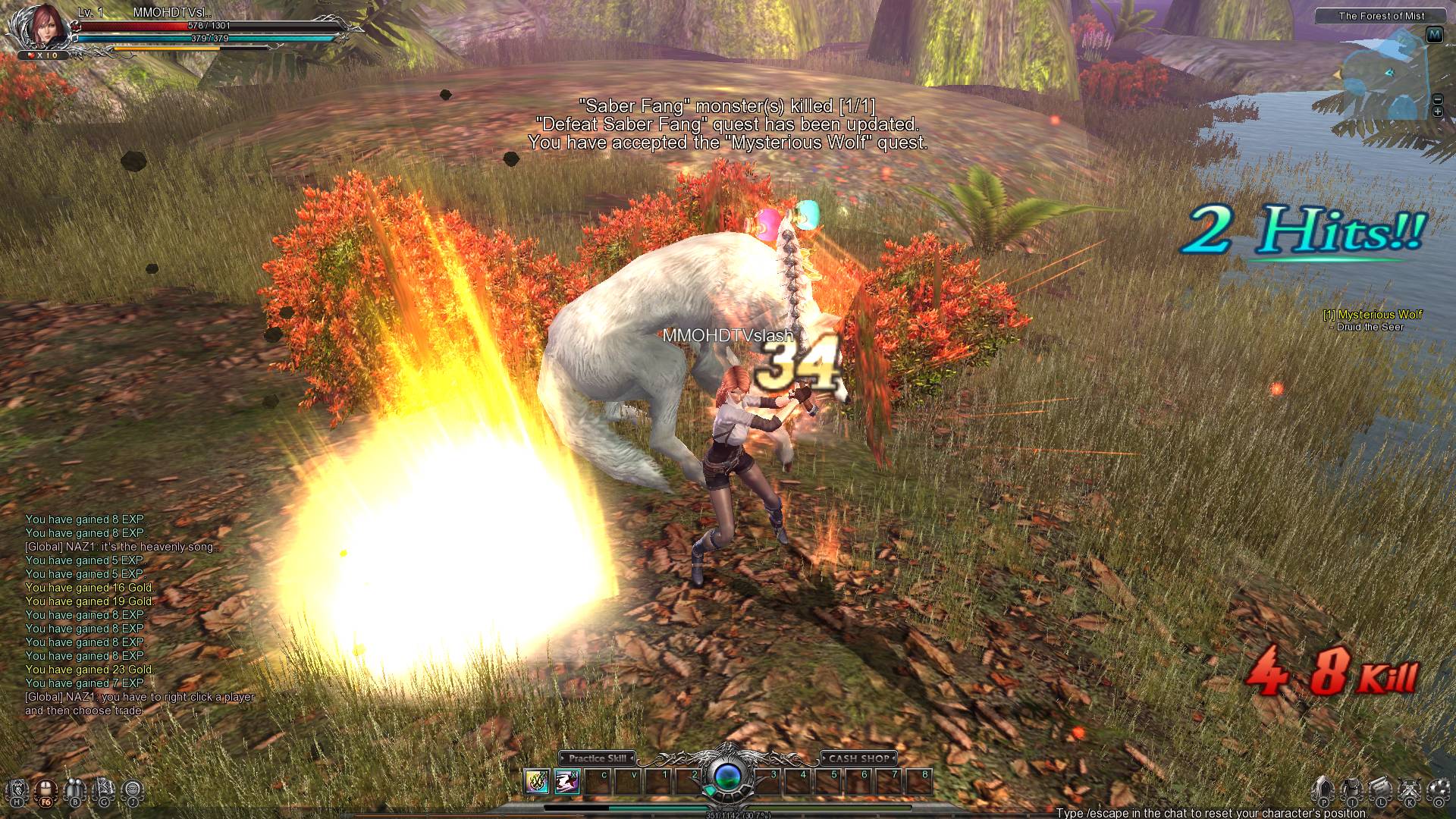Select the Mysterious Wolf quest tracker entry
This screenshot has height=819, width=1456.
pos(1373,315)
